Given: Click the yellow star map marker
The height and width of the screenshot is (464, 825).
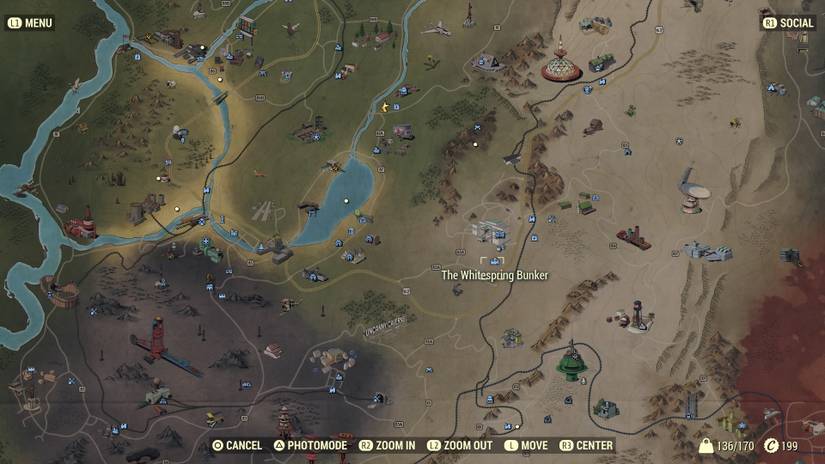Looking at the screenshot, I should click(385, 105).
